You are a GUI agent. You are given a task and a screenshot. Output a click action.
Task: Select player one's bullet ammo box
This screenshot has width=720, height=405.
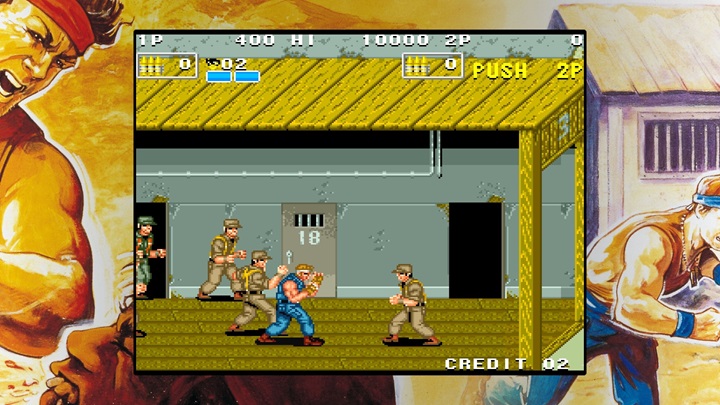point(166,65)
